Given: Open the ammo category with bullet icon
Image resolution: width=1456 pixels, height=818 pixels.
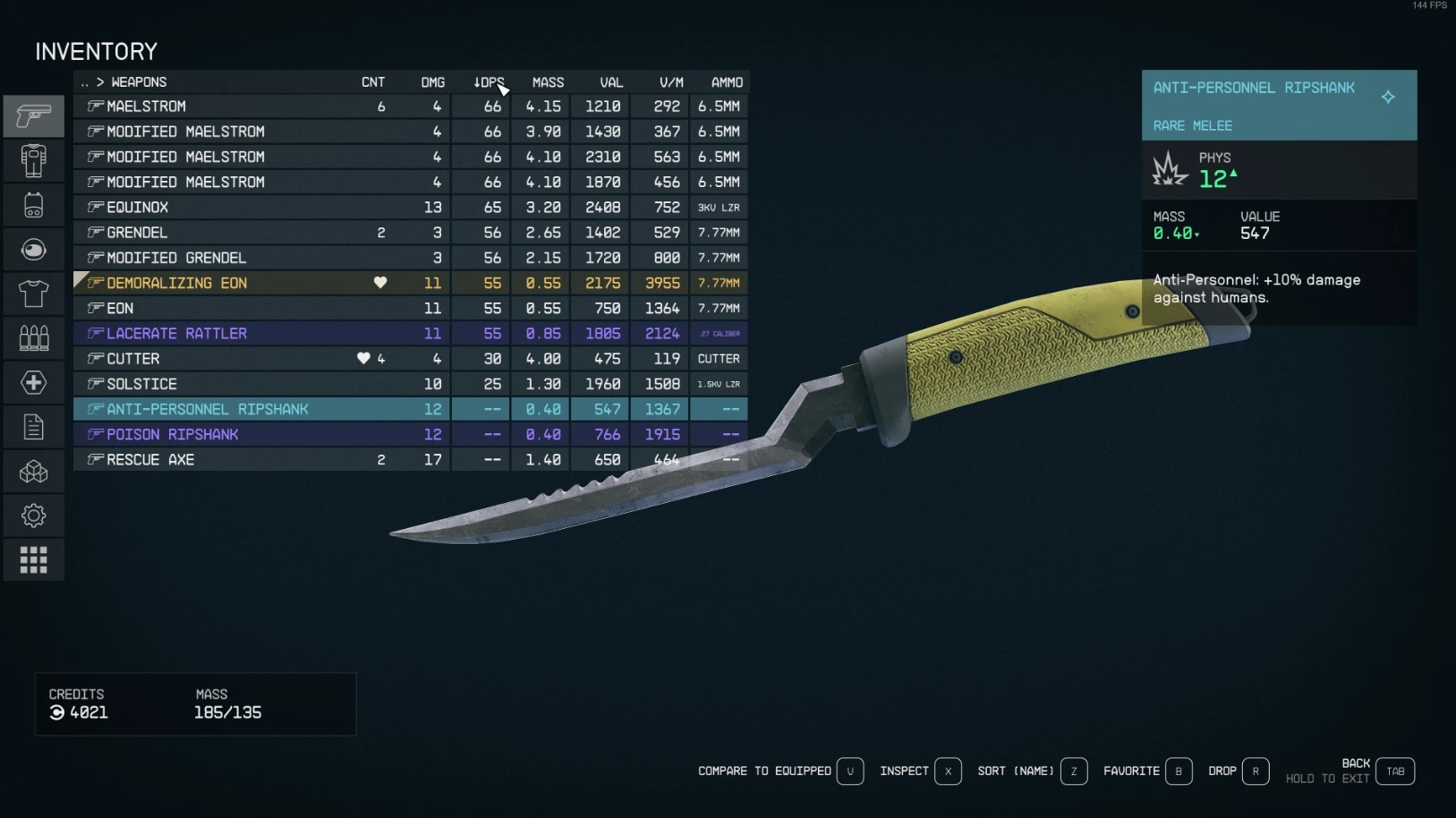Looking at the screenshot, I should pos(33,337).
